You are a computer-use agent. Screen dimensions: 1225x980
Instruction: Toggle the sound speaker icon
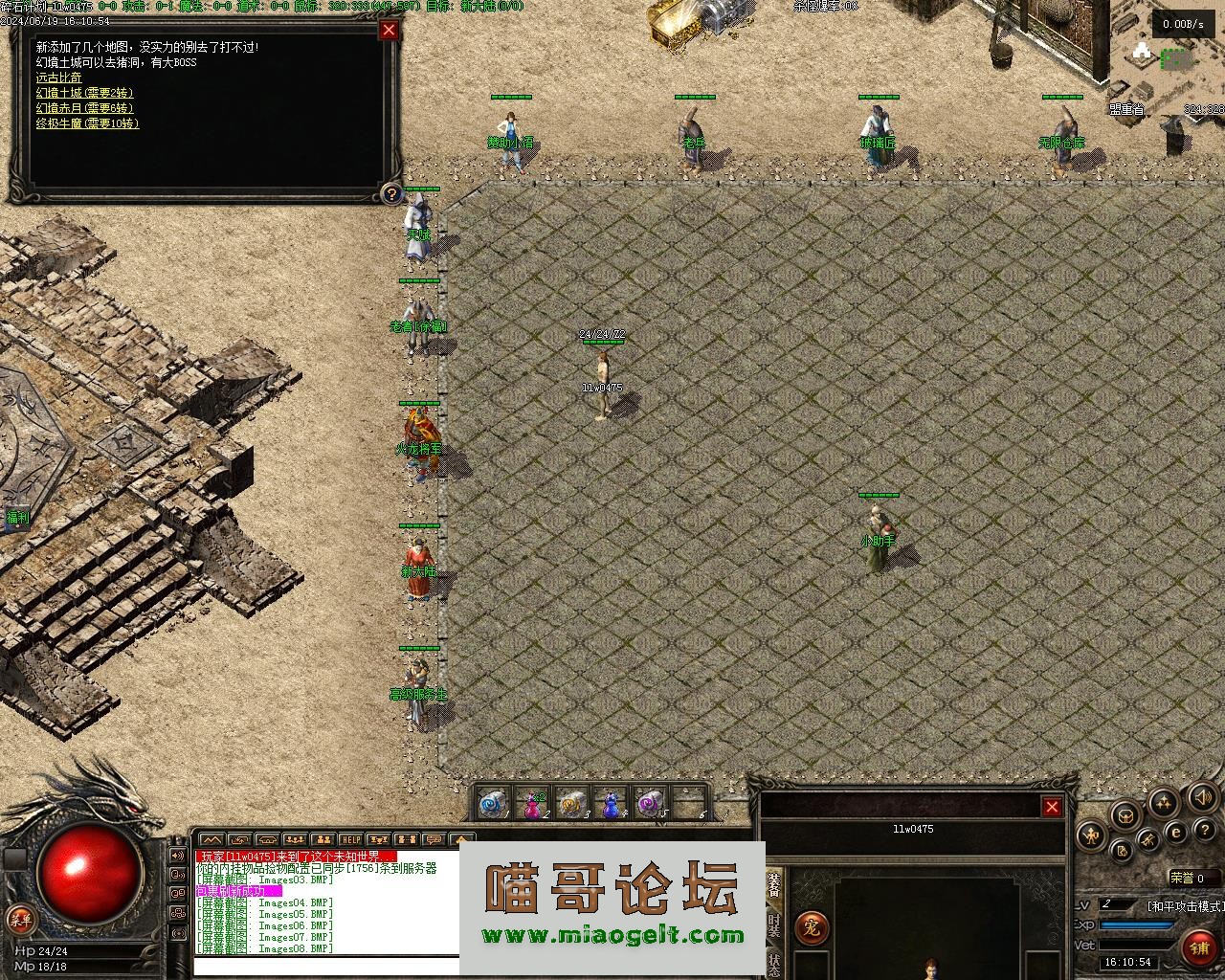coord(1201,797)
